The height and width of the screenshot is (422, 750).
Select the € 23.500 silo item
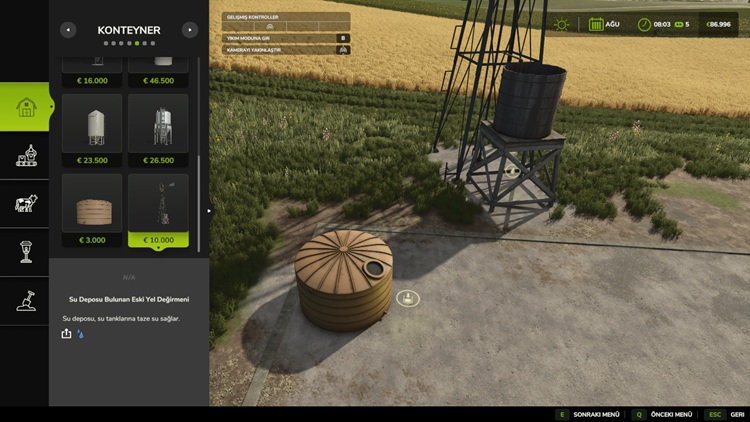coord(92,129)
